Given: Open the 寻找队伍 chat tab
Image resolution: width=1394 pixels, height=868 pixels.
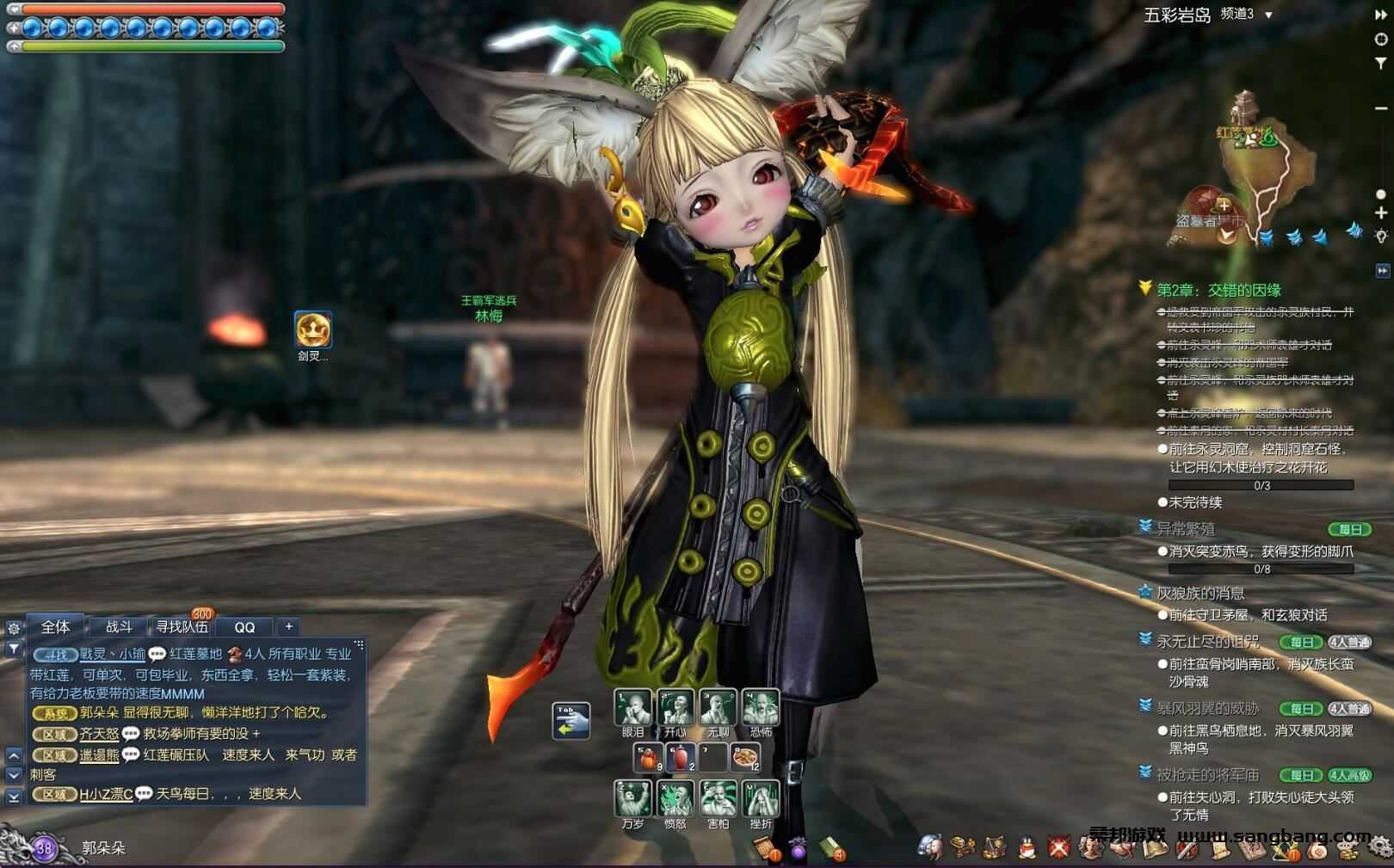Looking at the screenshot, I should coord(182,627).
